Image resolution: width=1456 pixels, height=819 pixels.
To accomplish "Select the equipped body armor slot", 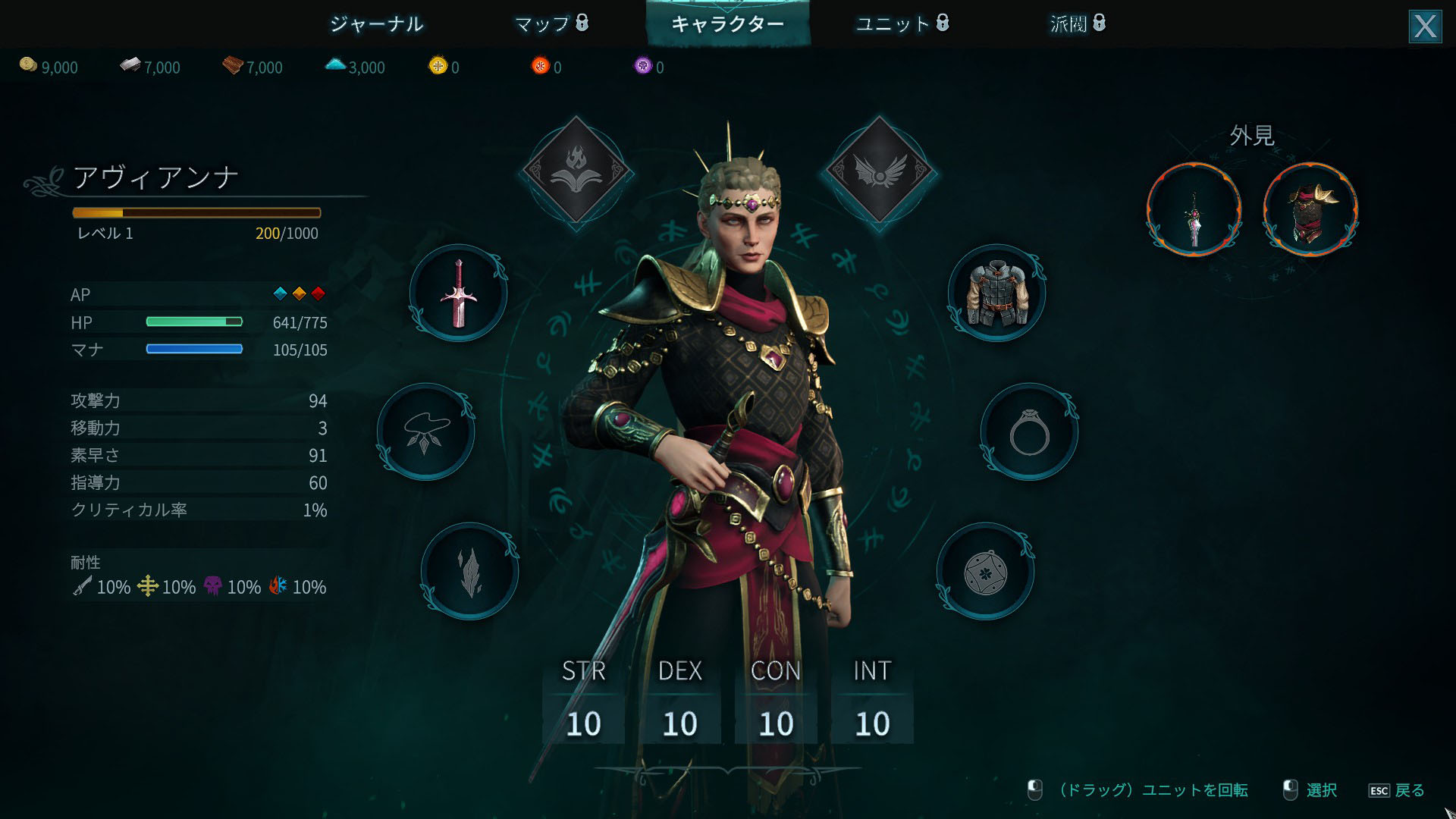I will (996, 293).
